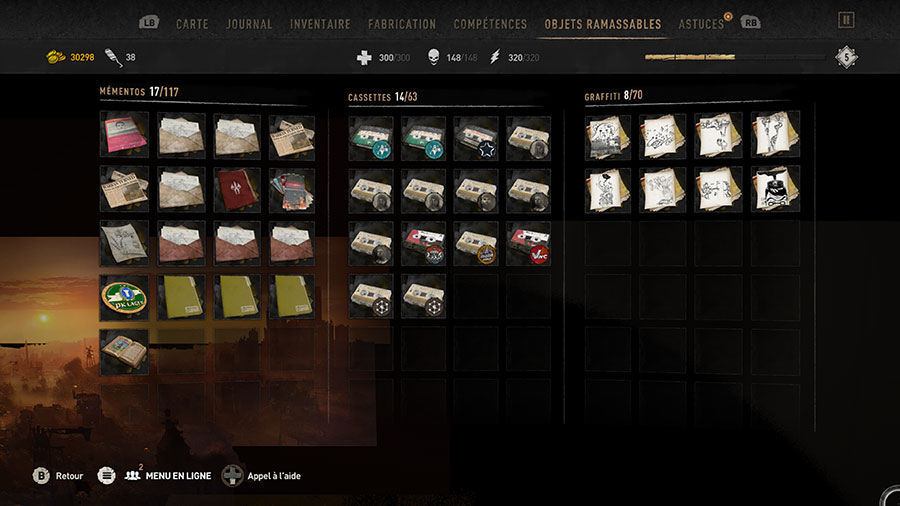Viewport: 900px width, 506px height.
Task: Pick the handwritten sketch page memento
Action: click(124, 244)
